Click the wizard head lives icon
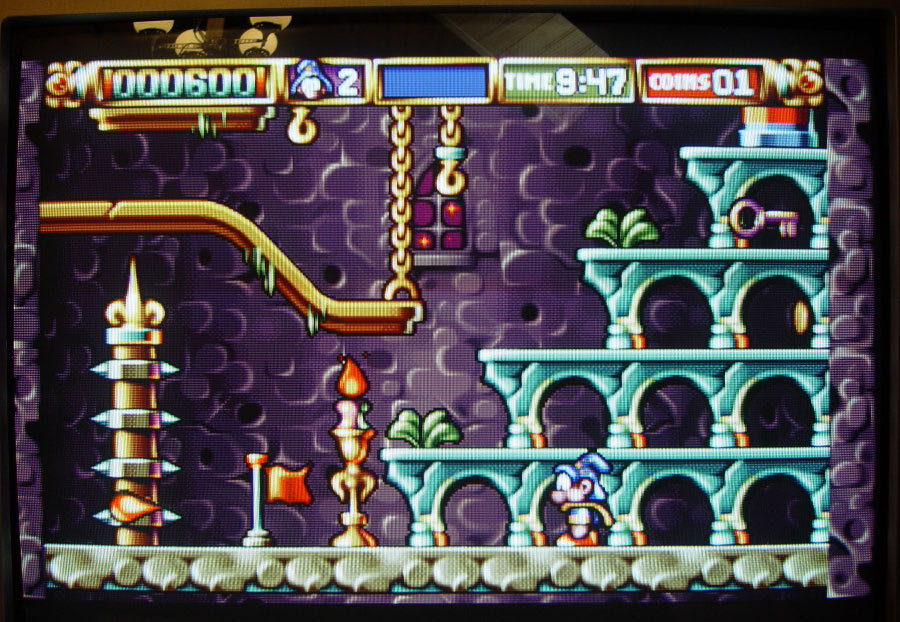 [x=310, y=80]
